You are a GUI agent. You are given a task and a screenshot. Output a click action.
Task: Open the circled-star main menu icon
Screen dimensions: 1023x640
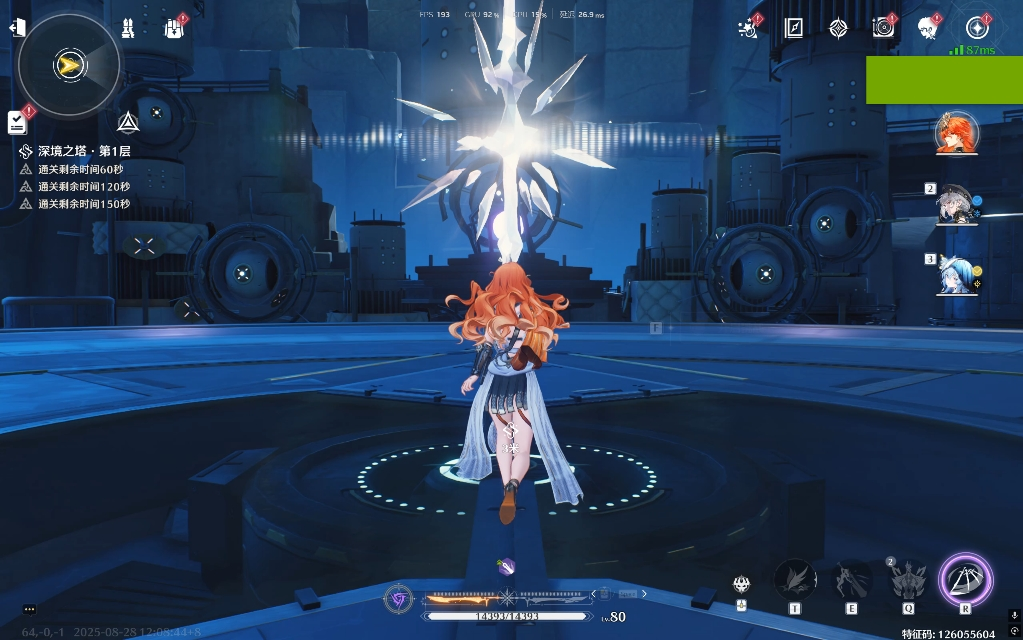(x=977, y=28)
